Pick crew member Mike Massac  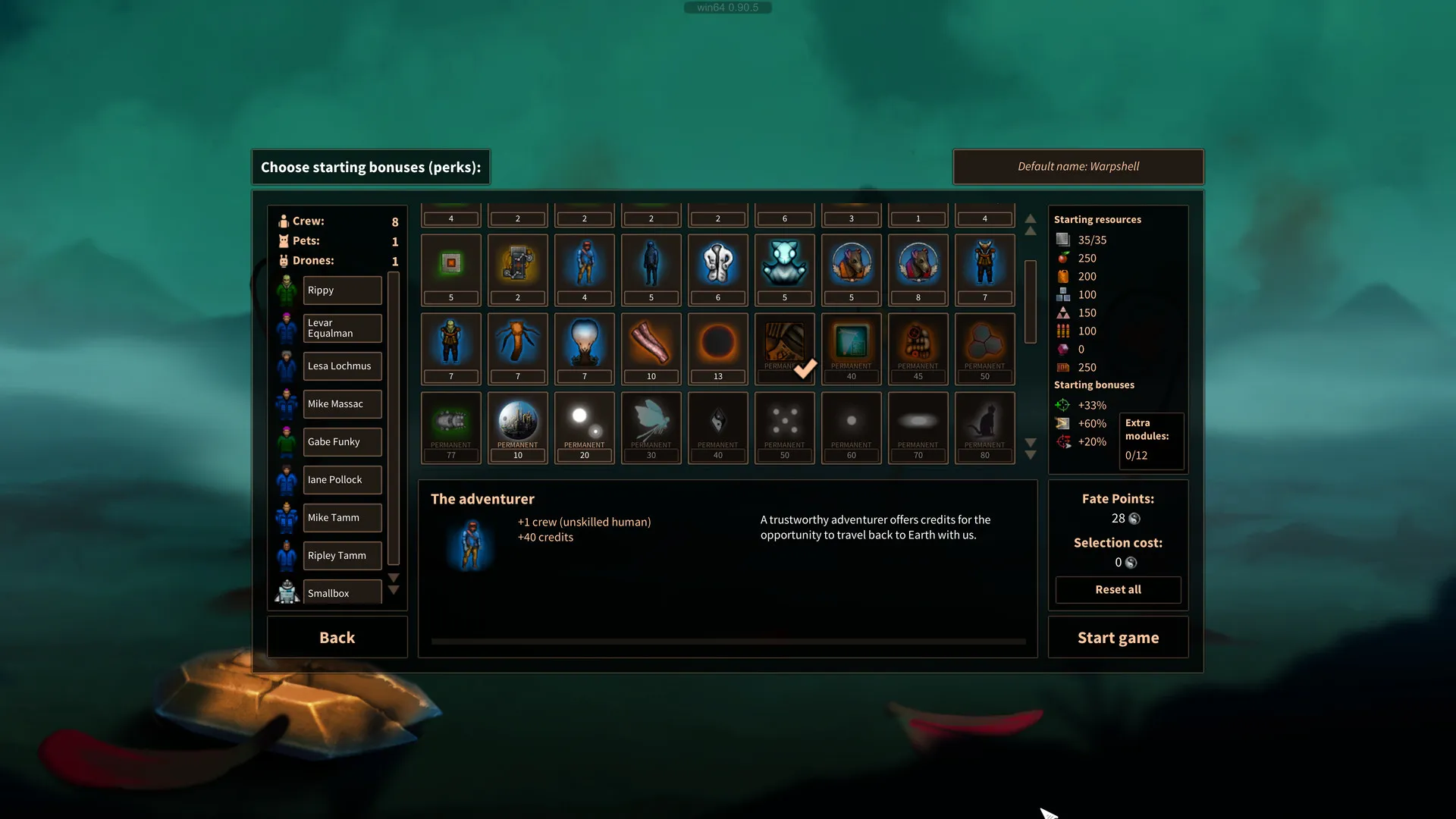(x=342, y=404)
